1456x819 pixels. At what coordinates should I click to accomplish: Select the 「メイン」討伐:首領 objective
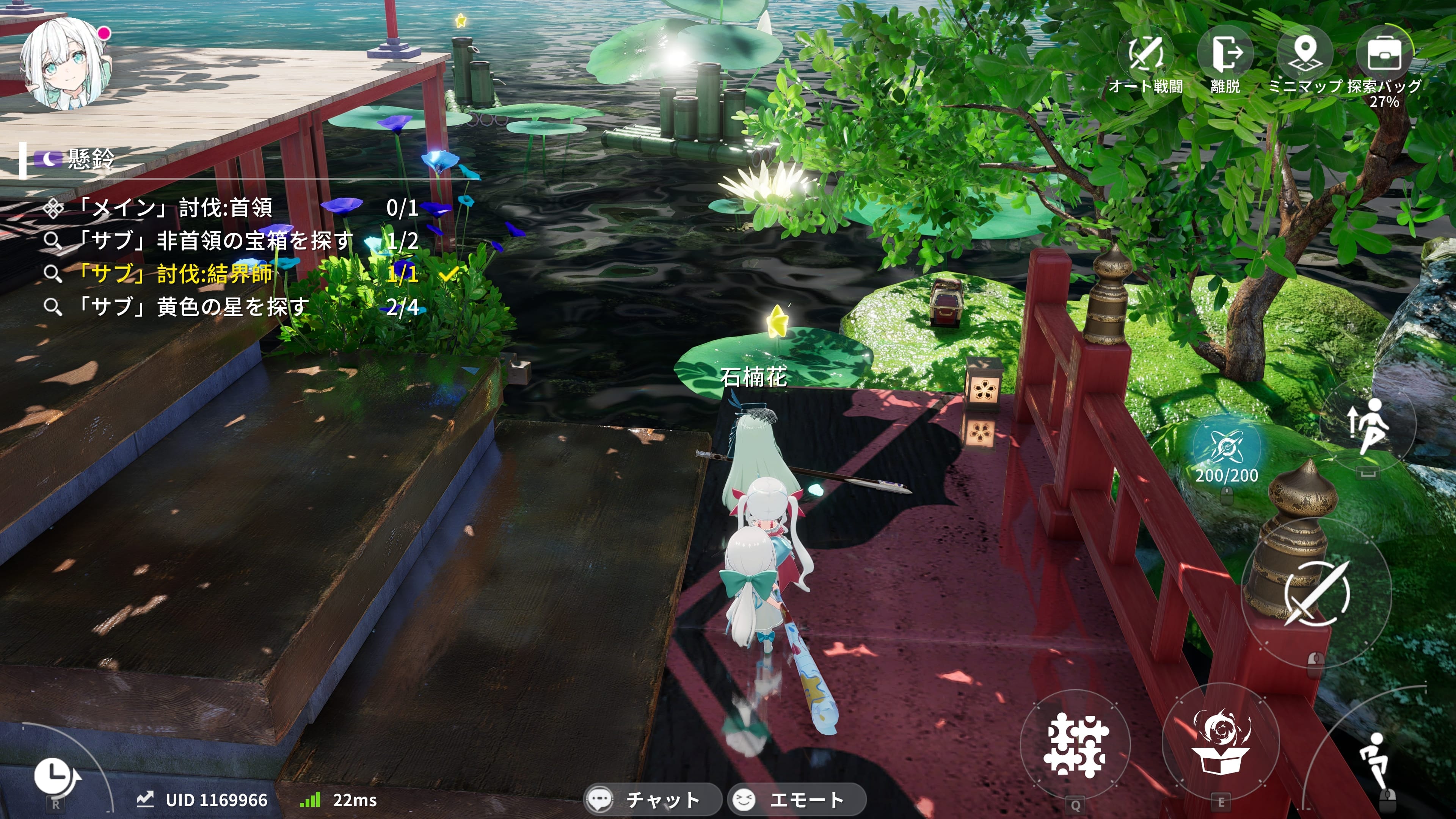pyautogui.click(x=175, y=208)
